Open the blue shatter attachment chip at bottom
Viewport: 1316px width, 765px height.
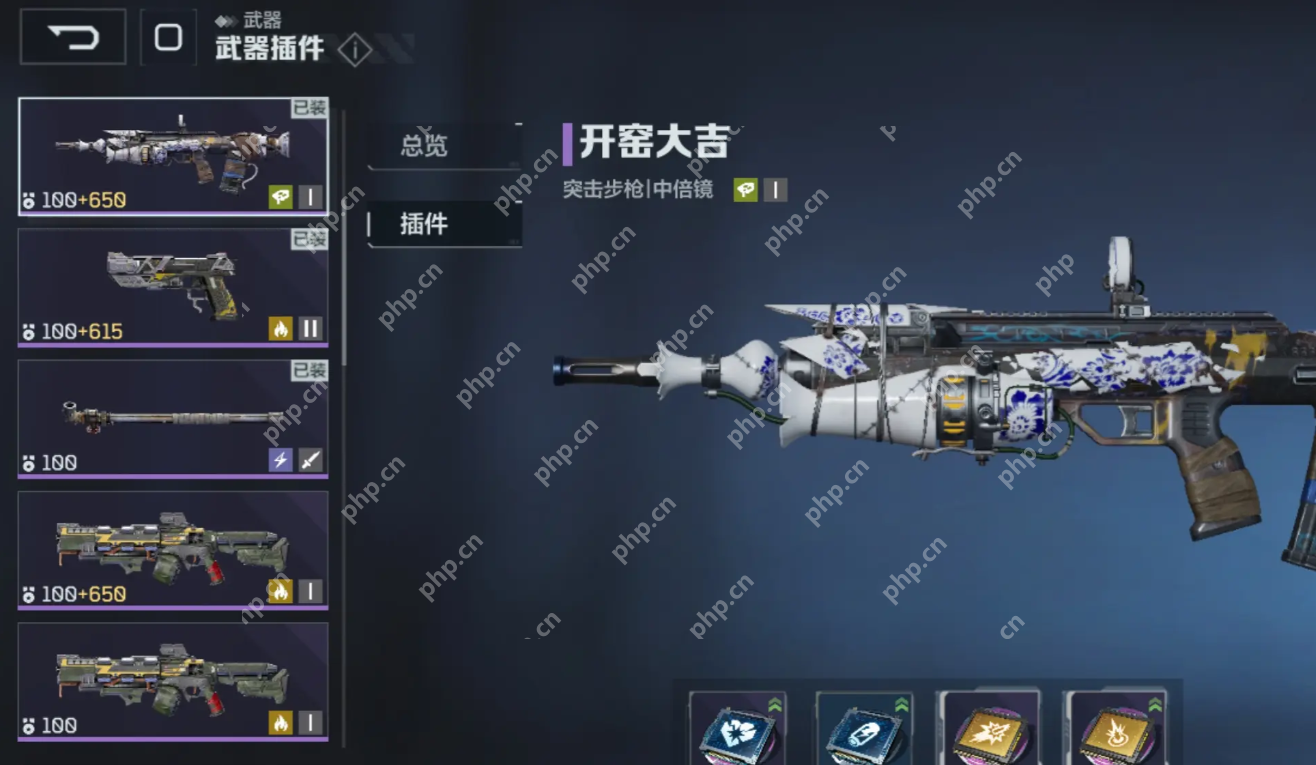pos(737,735)
